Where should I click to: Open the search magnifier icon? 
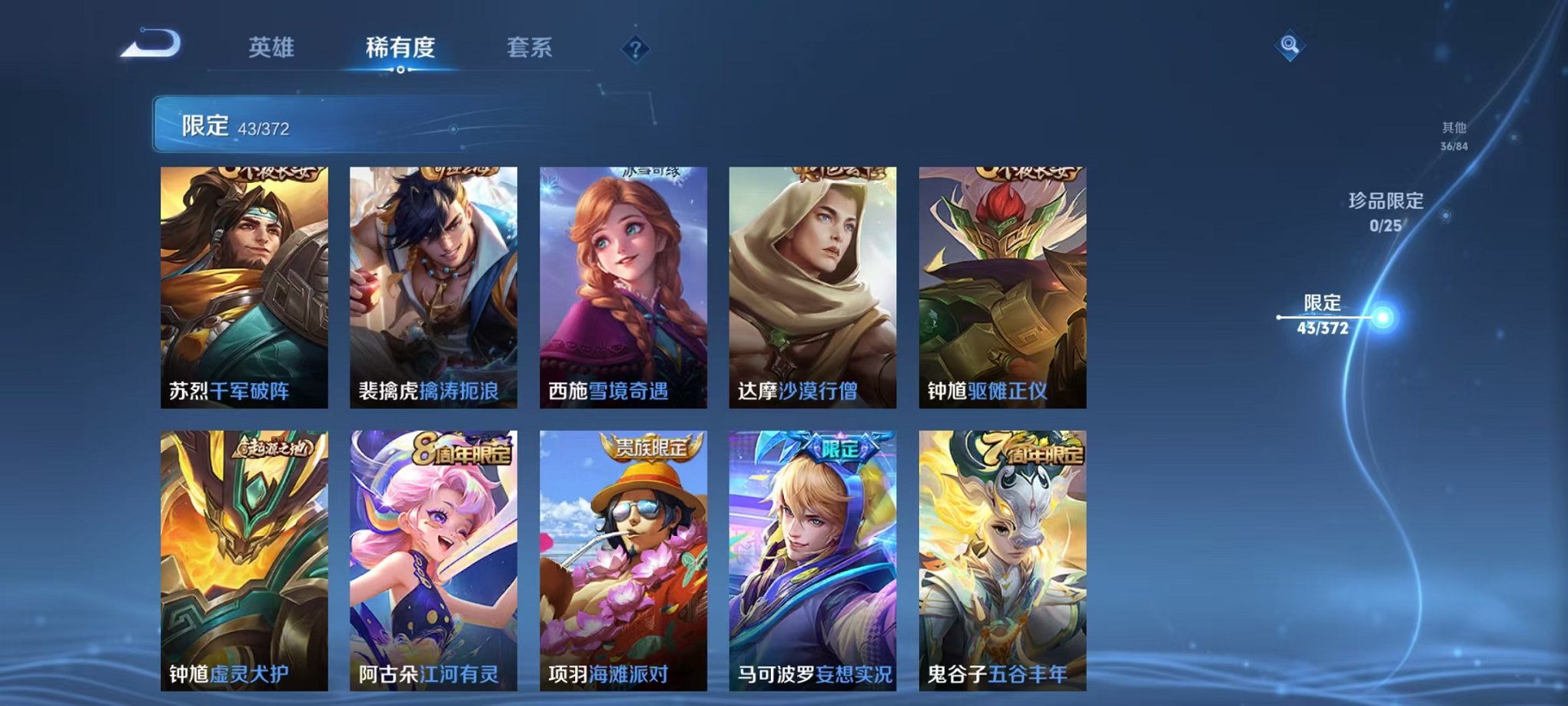pos(1291,44)
